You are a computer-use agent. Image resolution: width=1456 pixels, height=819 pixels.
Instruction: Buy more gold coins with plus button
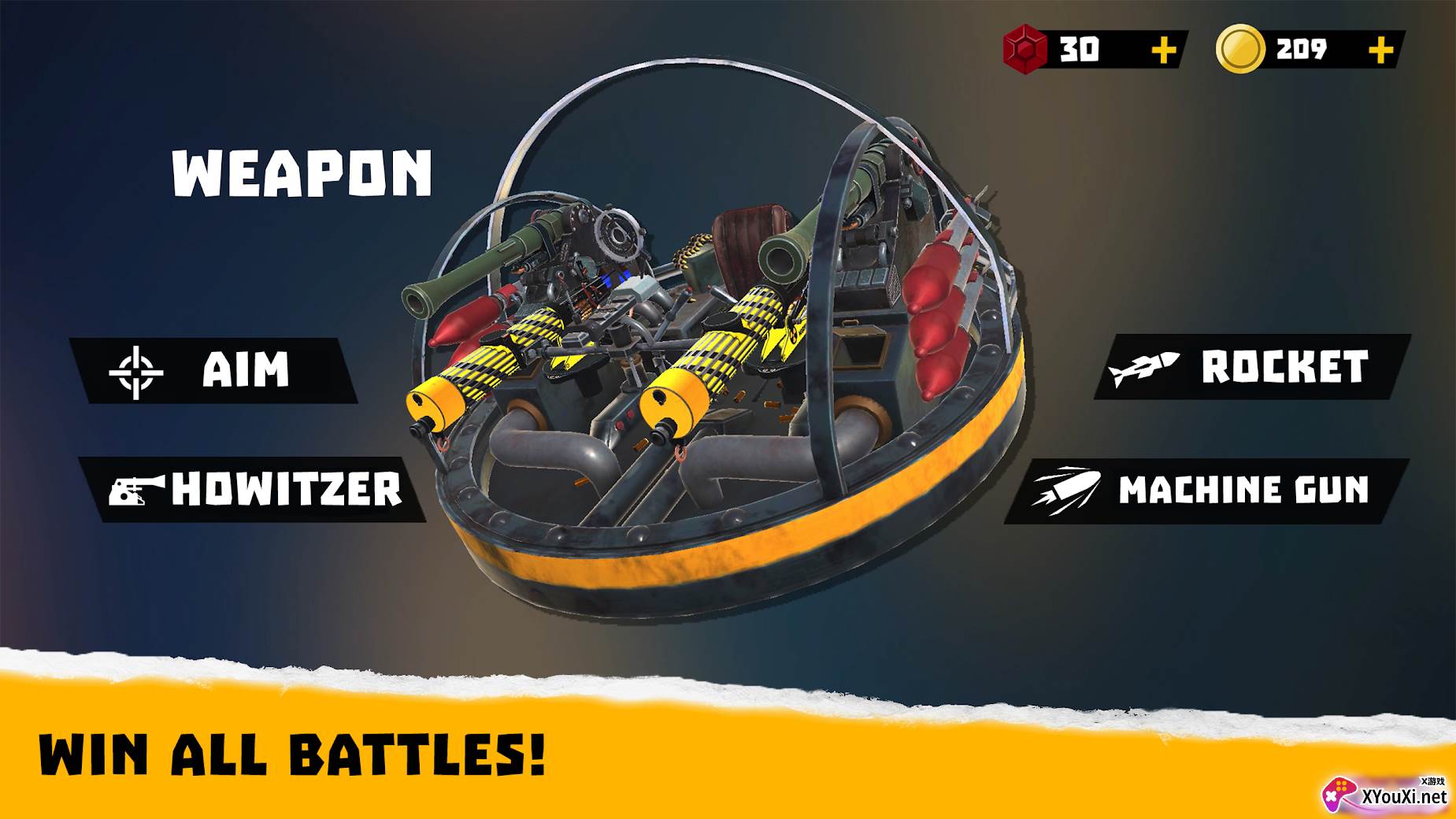click(x=1380, y=50)
